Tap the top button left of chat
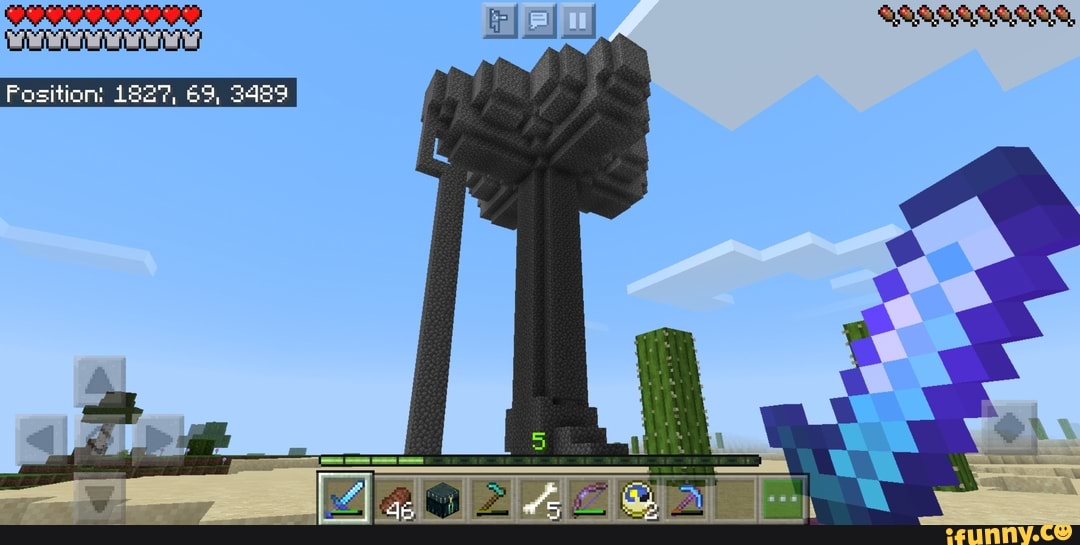Screen dimensions: 1080x545 click(x=501, y=21)
